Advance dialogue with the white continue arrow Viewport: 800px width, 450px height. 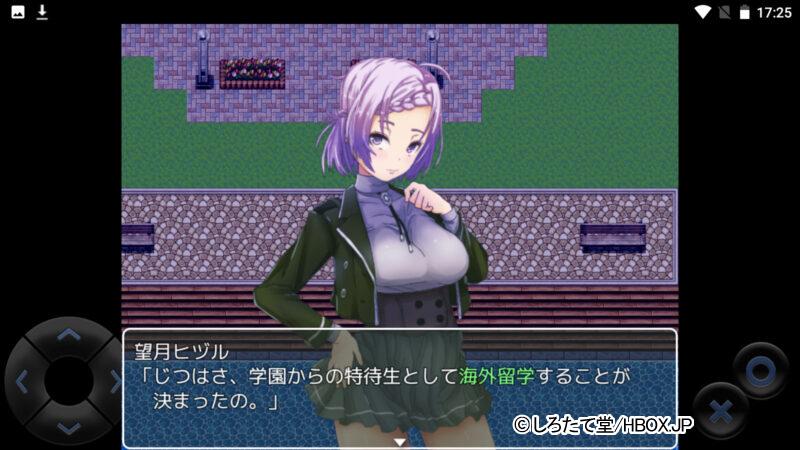click(400, 440)
